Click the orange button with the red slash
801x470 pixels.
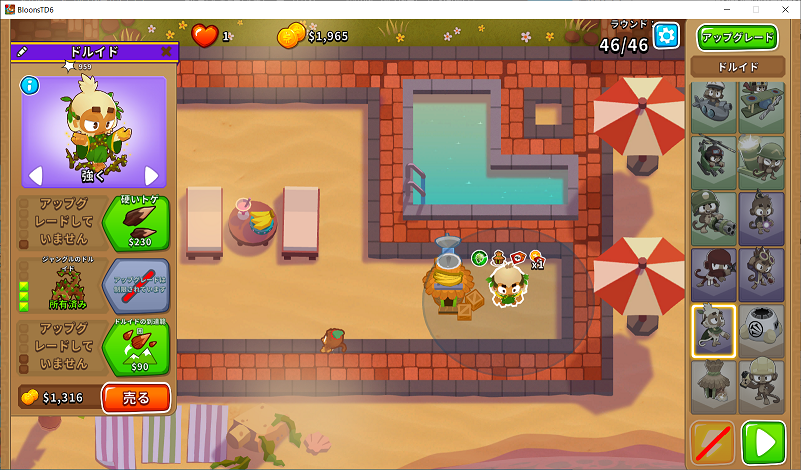point(712,442)
